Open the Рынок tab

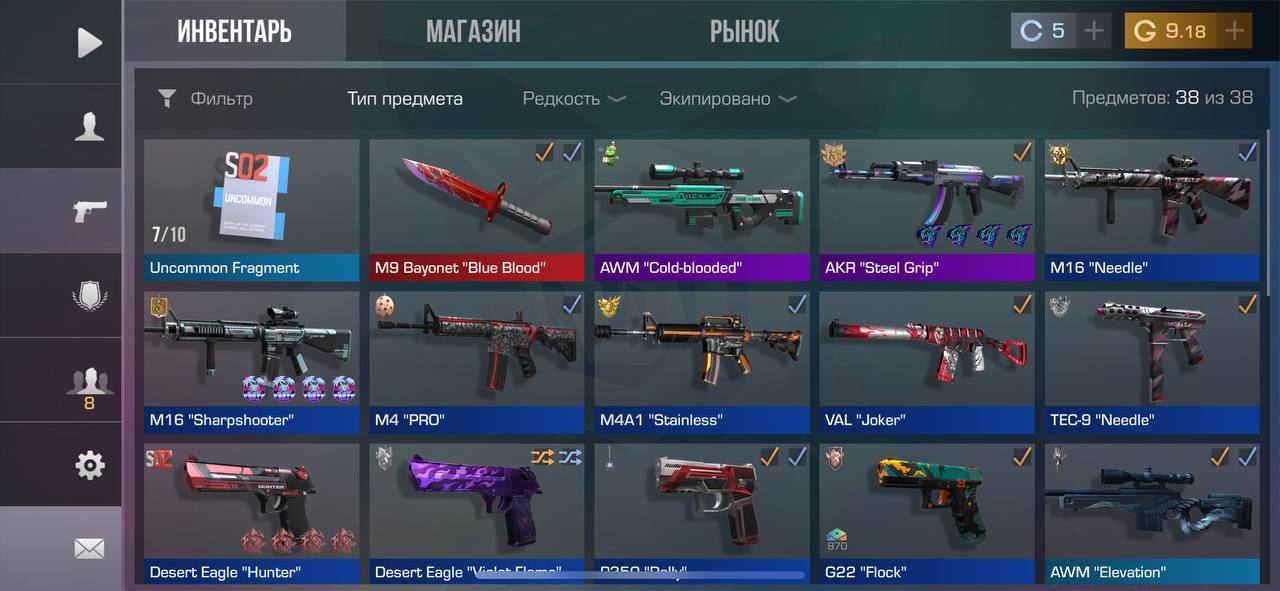pos(744,31)
